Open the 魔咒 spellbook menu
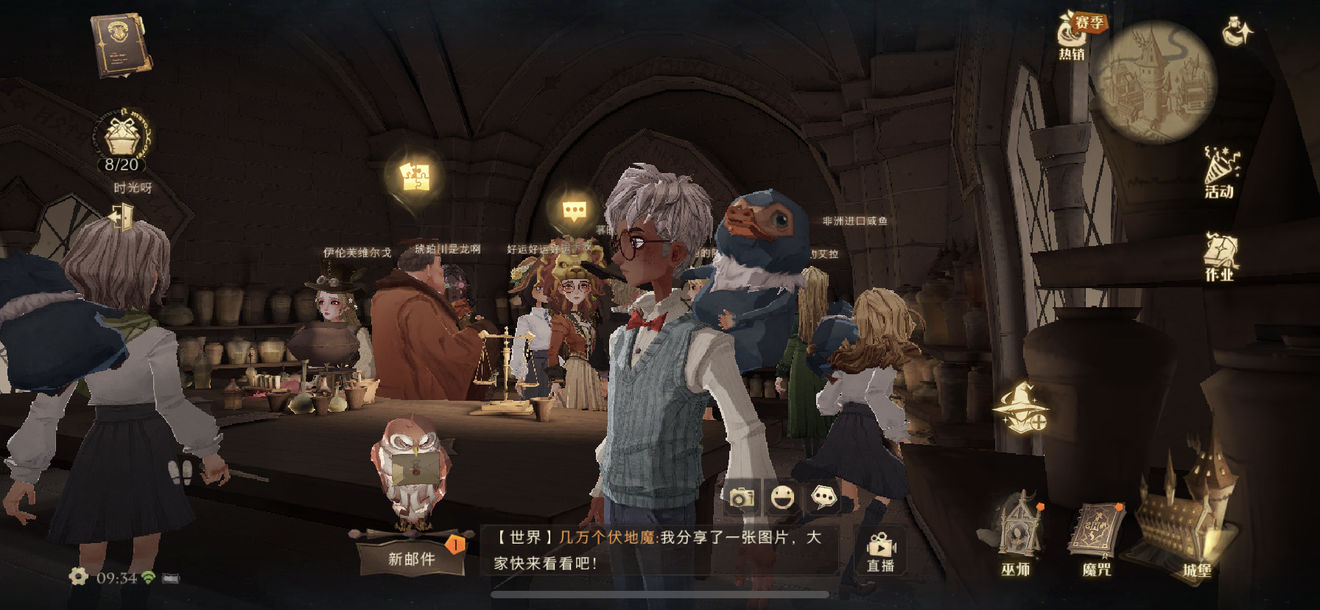Viewport: 1320px width, 610px height. (x=1096, y=535)
